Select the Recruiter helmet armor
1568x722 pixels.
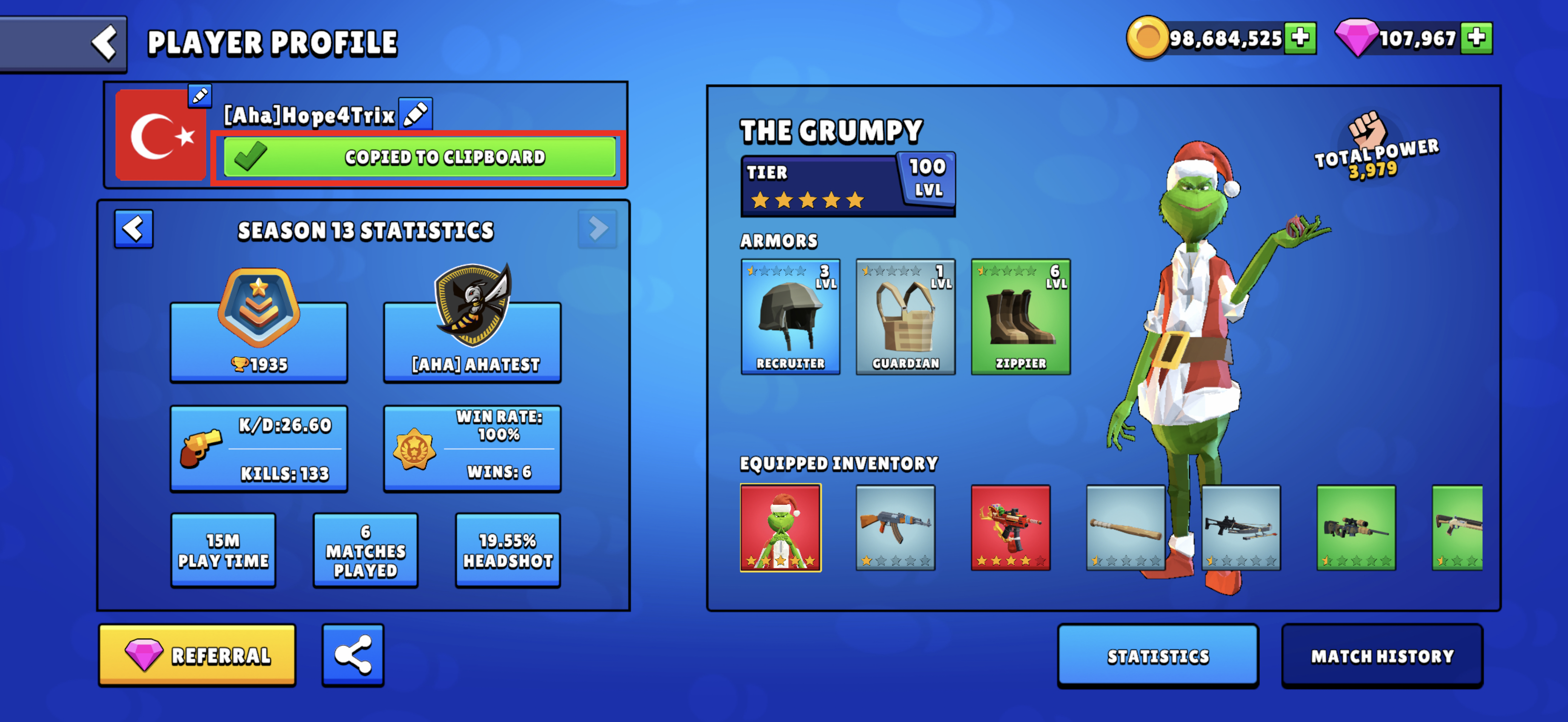tap(790, 317)
